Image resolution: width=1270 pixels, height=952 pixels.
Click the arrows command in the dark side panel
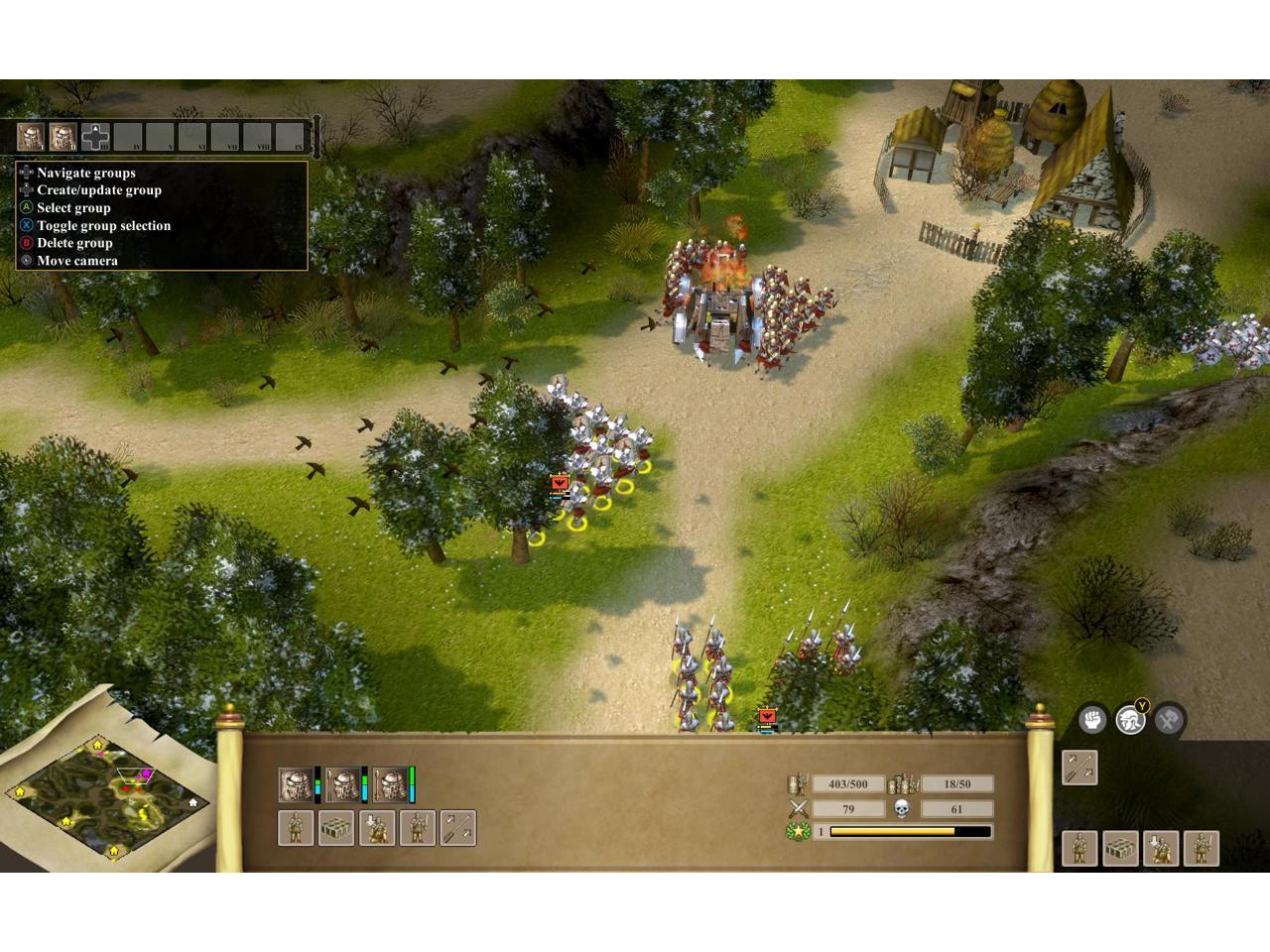(x=1079, y=768)
